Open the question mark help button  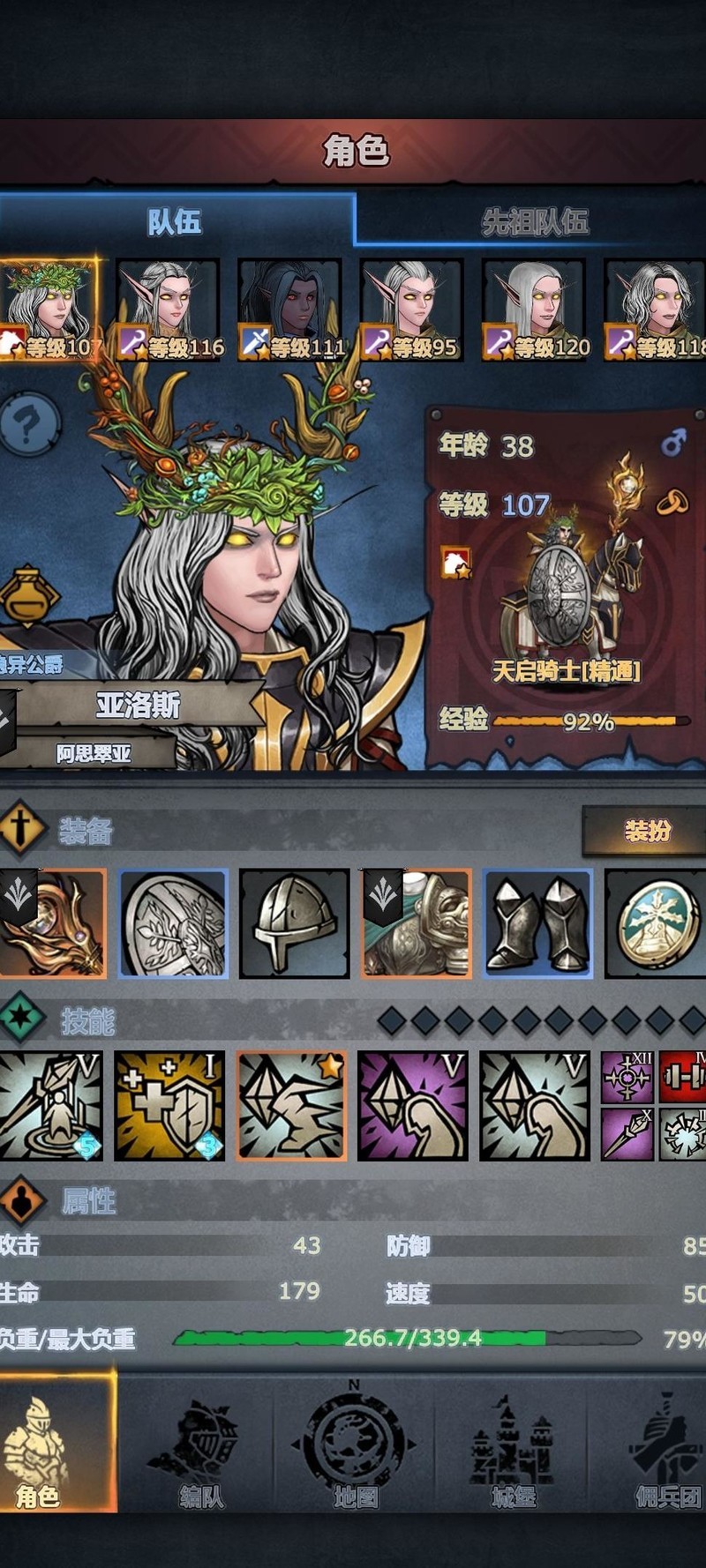pos(29,425)
